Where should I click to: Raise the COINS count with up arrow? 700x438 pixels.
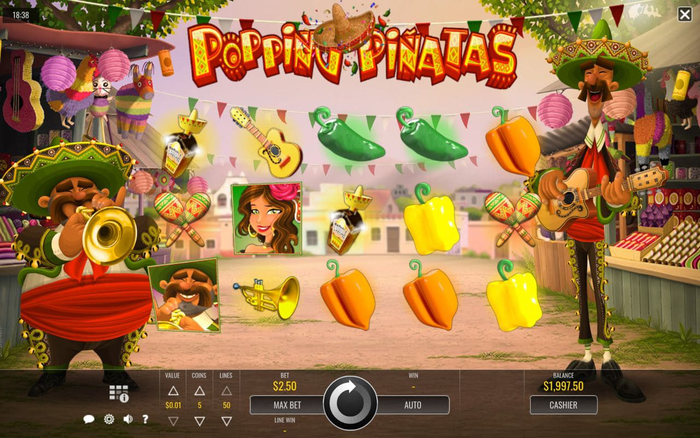[199, 390]
